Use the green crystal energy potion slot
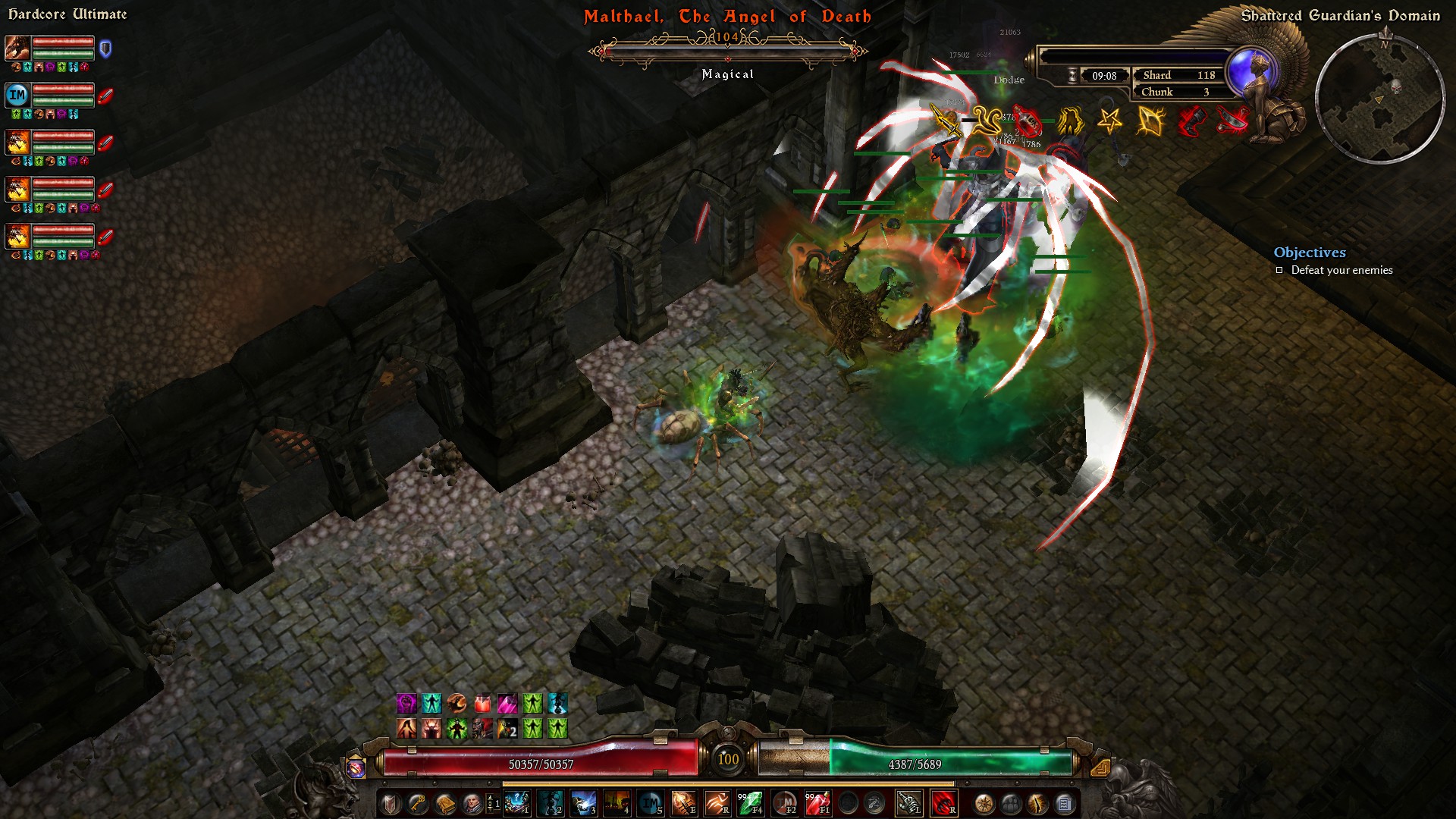1456x819 pixels. pos(750,803)
